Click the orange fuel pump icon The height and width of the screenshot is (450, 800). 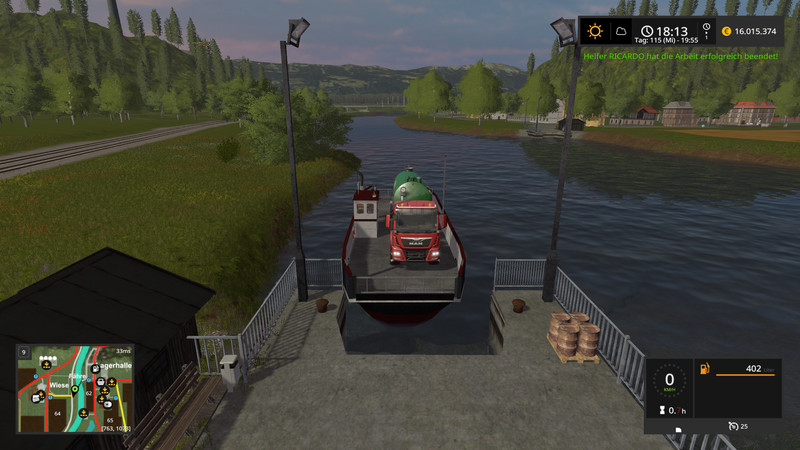click(703, 371)
